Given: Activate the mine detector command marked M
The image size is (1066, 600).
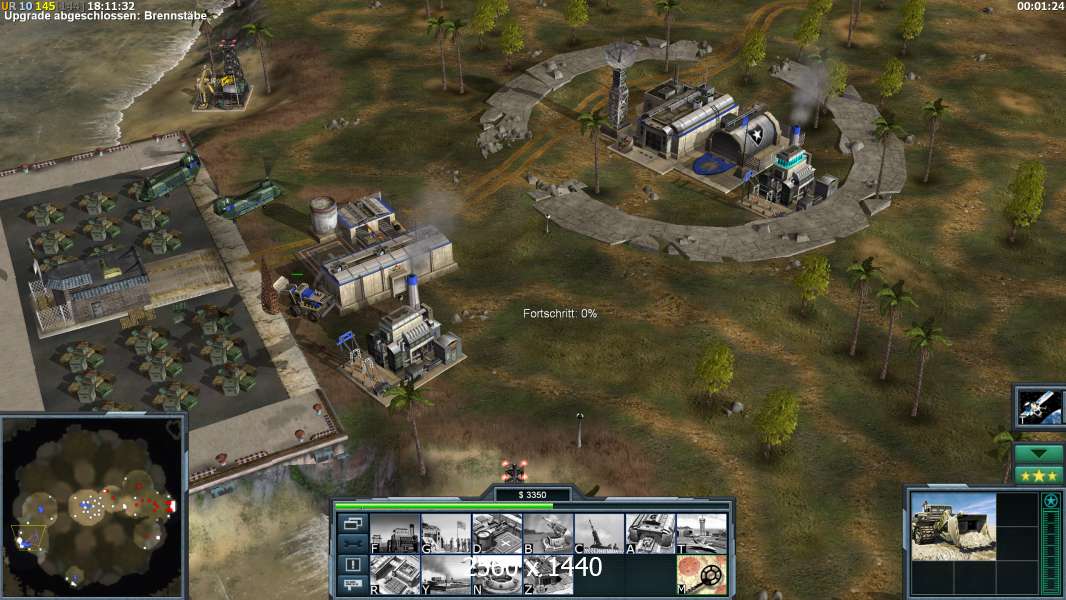Looking at the screenshot, I should [x=701, y=574].
